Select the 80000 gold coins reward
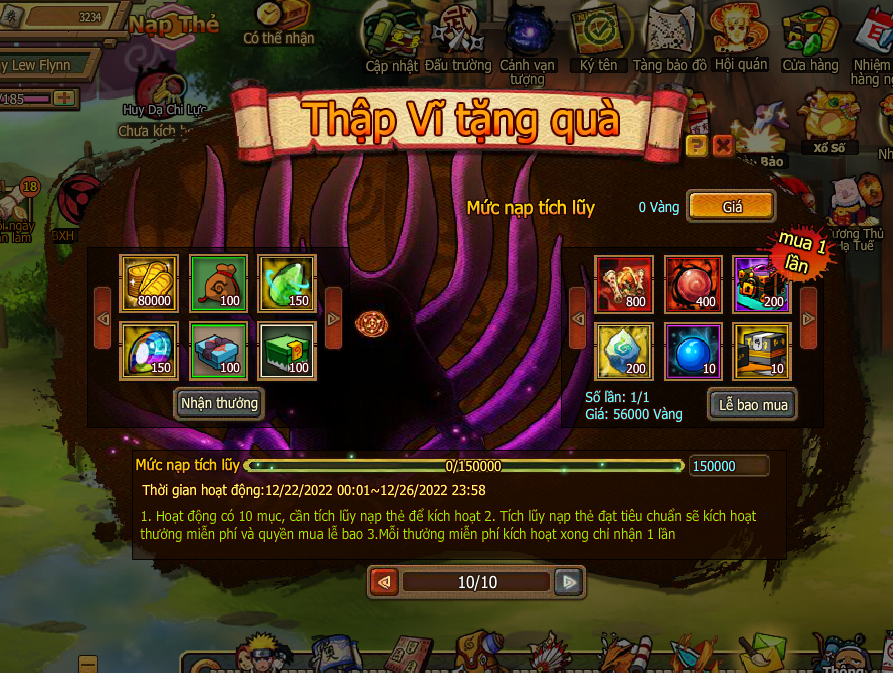This screenshot has height=673, width=893. point(149,284)
